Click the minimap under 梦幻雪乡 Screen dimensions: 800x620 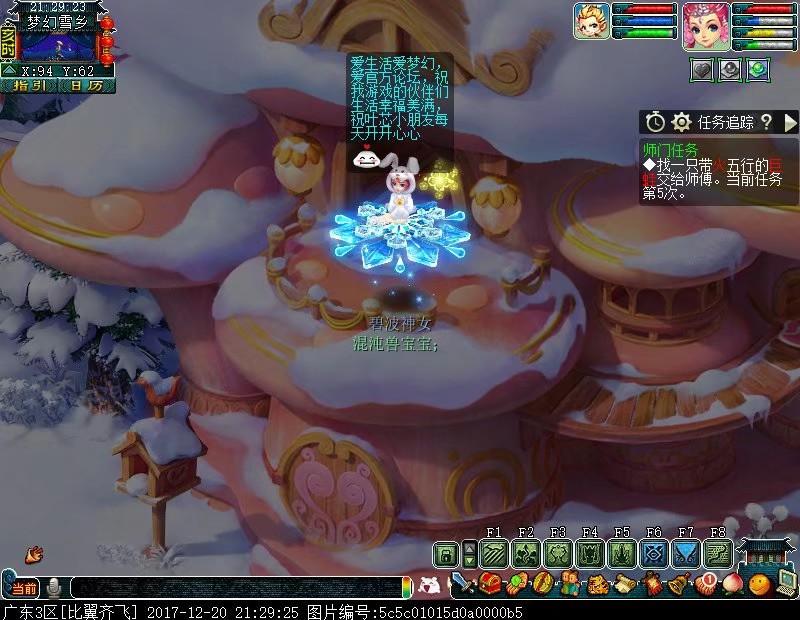(x=58, y=46)
